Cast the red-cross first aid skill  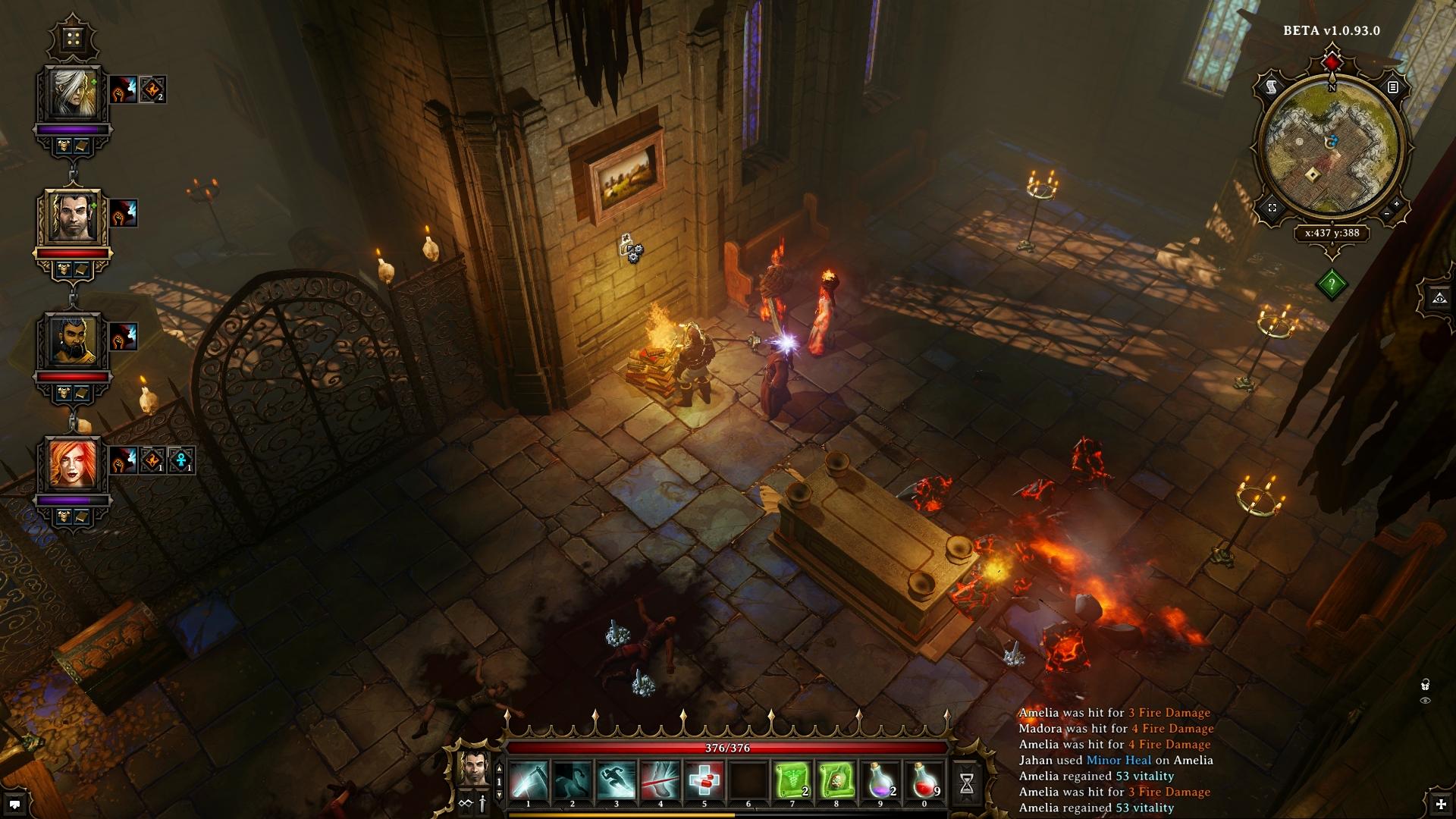(x=704, y=781)
